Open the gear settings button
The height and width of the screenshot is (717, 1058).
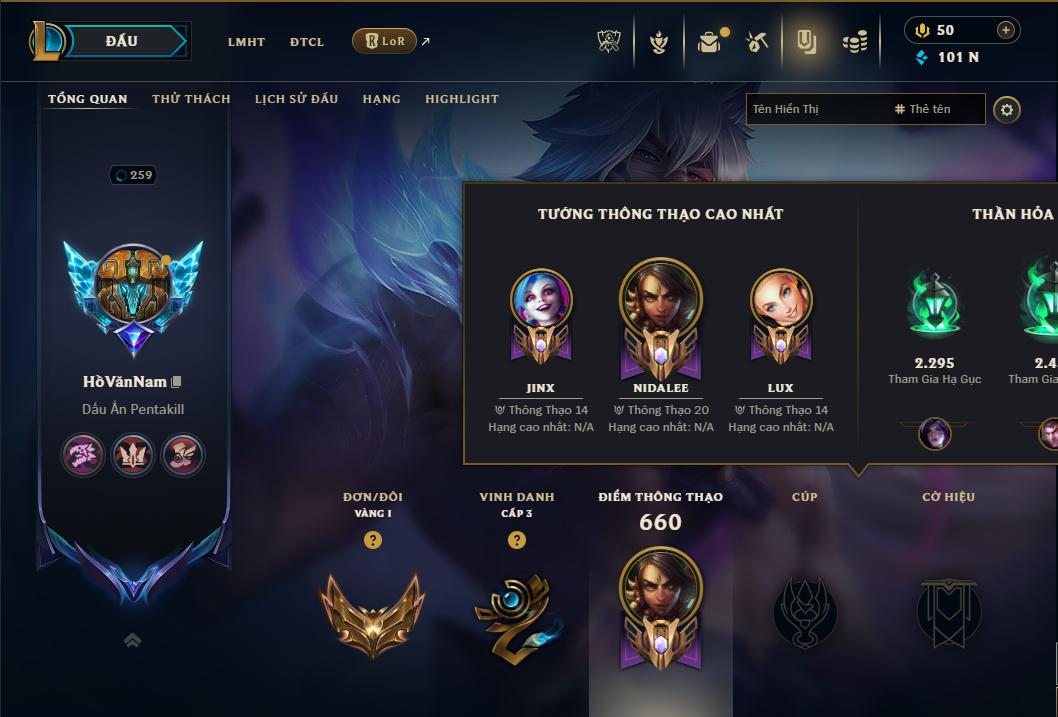click(x=1007, y=109)
